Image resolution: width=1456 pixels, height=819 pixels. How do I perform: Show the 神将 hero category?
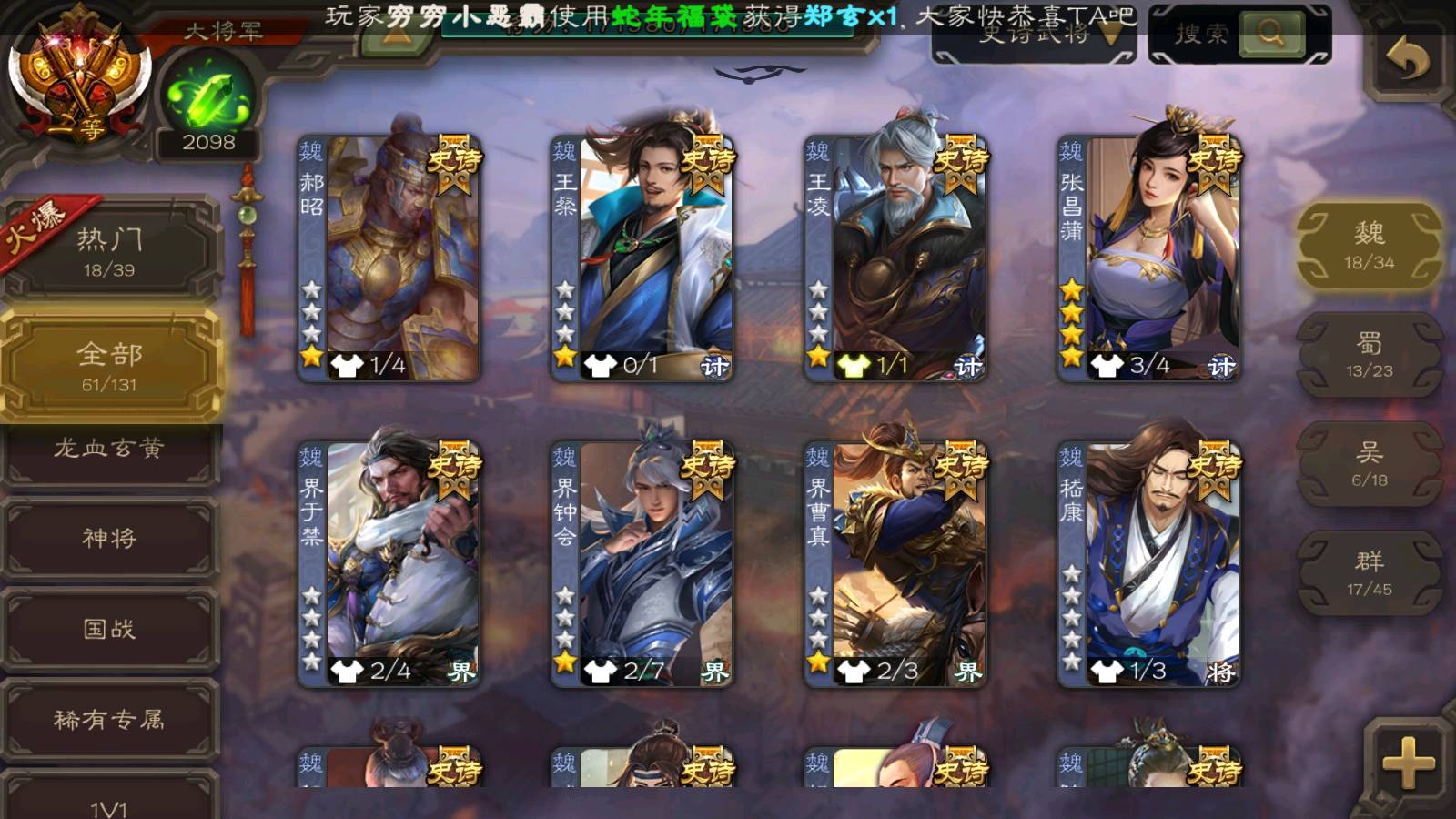(109, 539)
